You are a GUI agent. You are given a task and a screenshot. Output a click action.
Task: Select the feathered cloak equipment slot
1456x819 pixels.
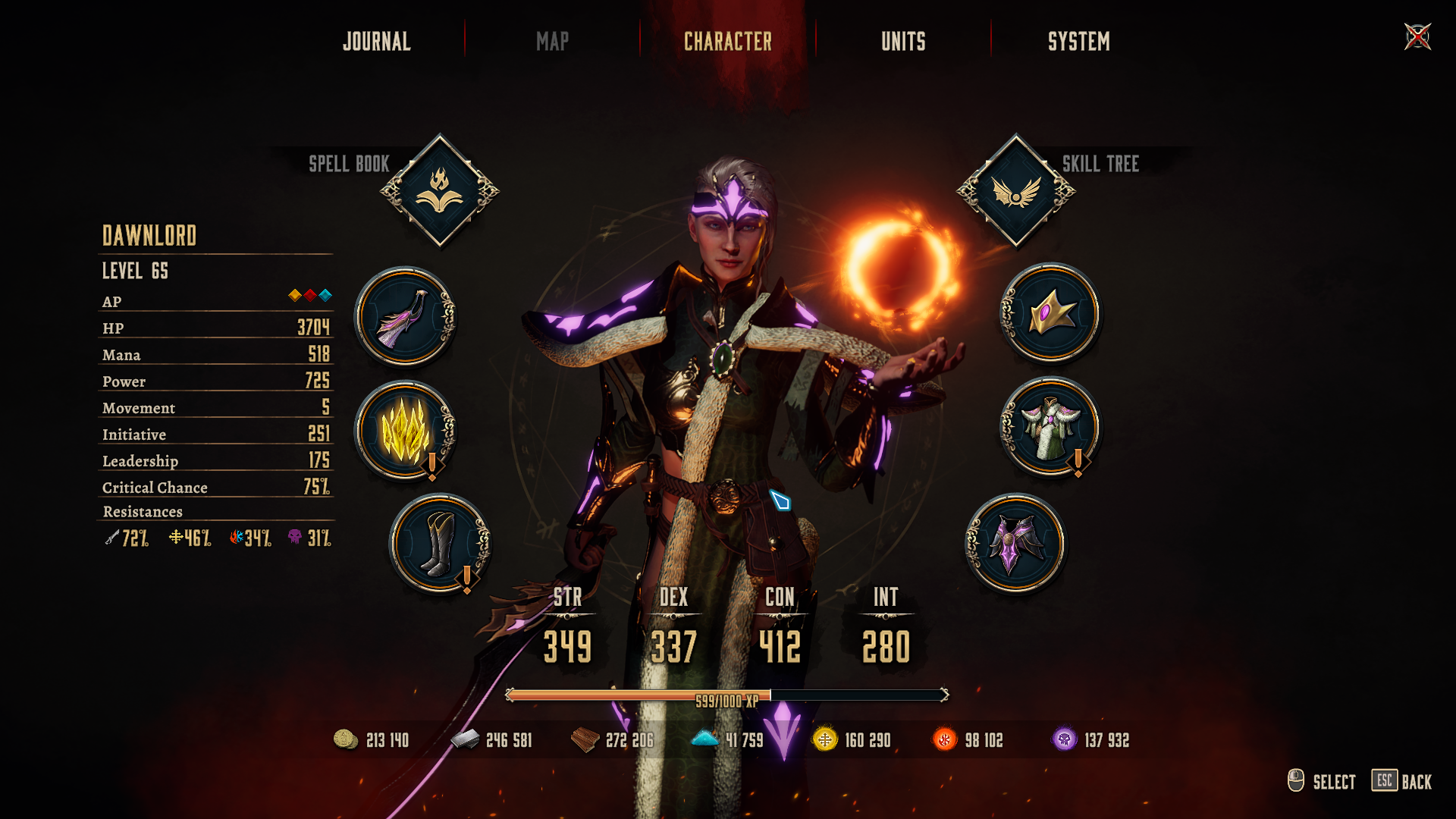click(x=406, y=316)
